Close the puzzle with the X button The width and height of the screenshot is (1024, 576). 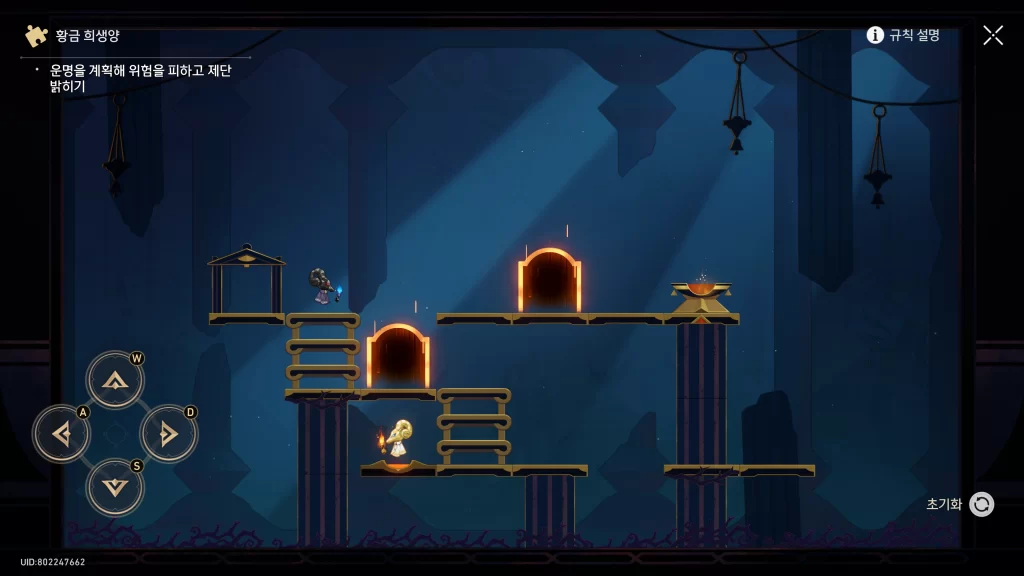click(992, 35)
